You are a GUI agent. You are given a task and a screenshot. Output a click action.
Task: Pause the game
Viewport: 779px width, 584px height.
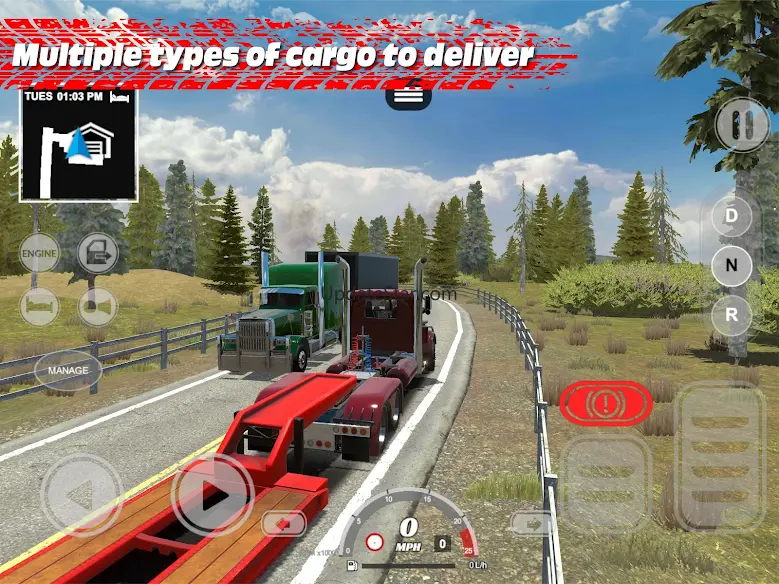[x=742, y=125]
